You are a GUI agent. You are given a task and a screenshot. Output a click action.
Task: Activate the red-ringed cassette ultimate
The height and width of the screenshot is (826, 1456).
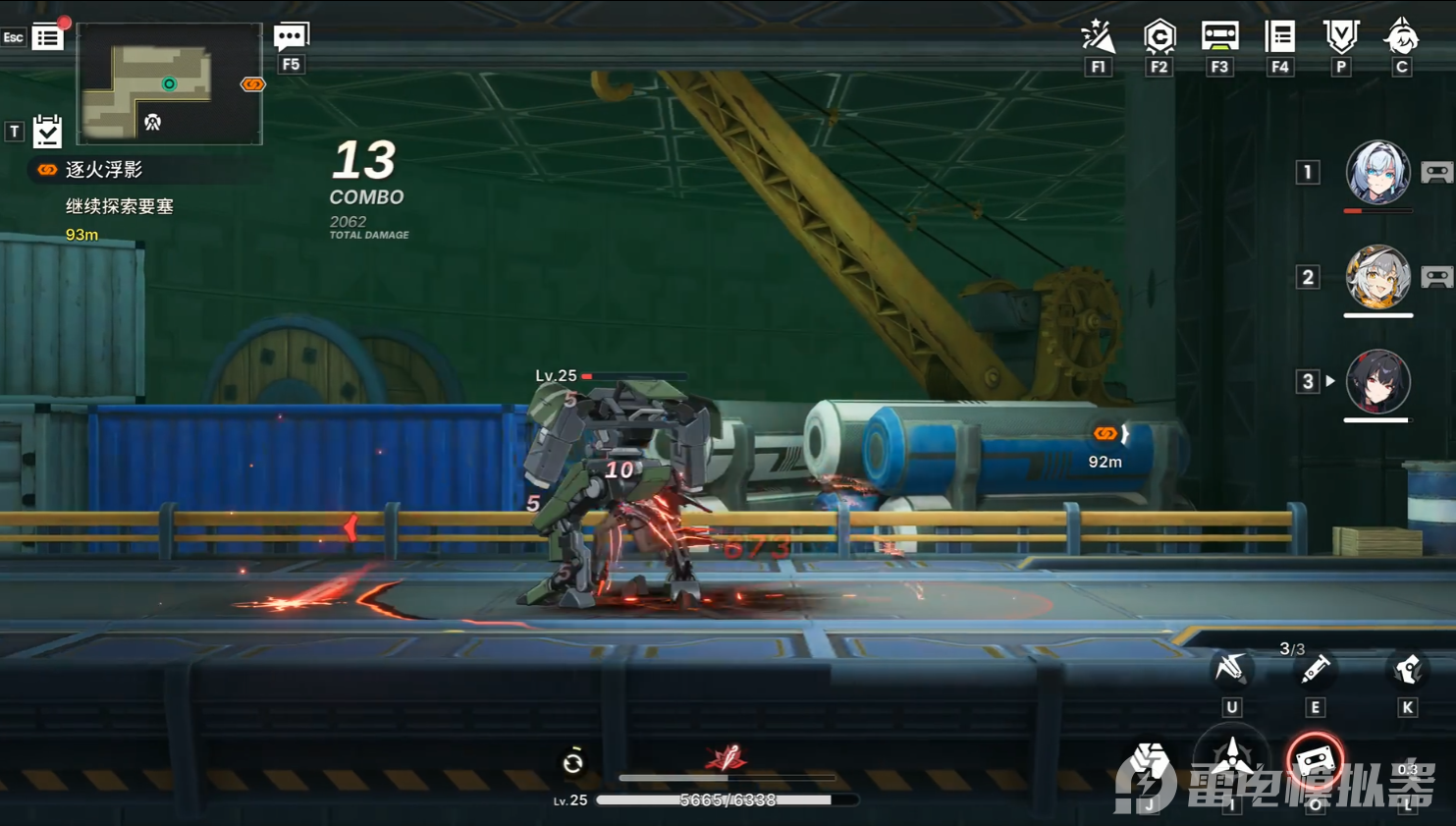(1315, 760)
